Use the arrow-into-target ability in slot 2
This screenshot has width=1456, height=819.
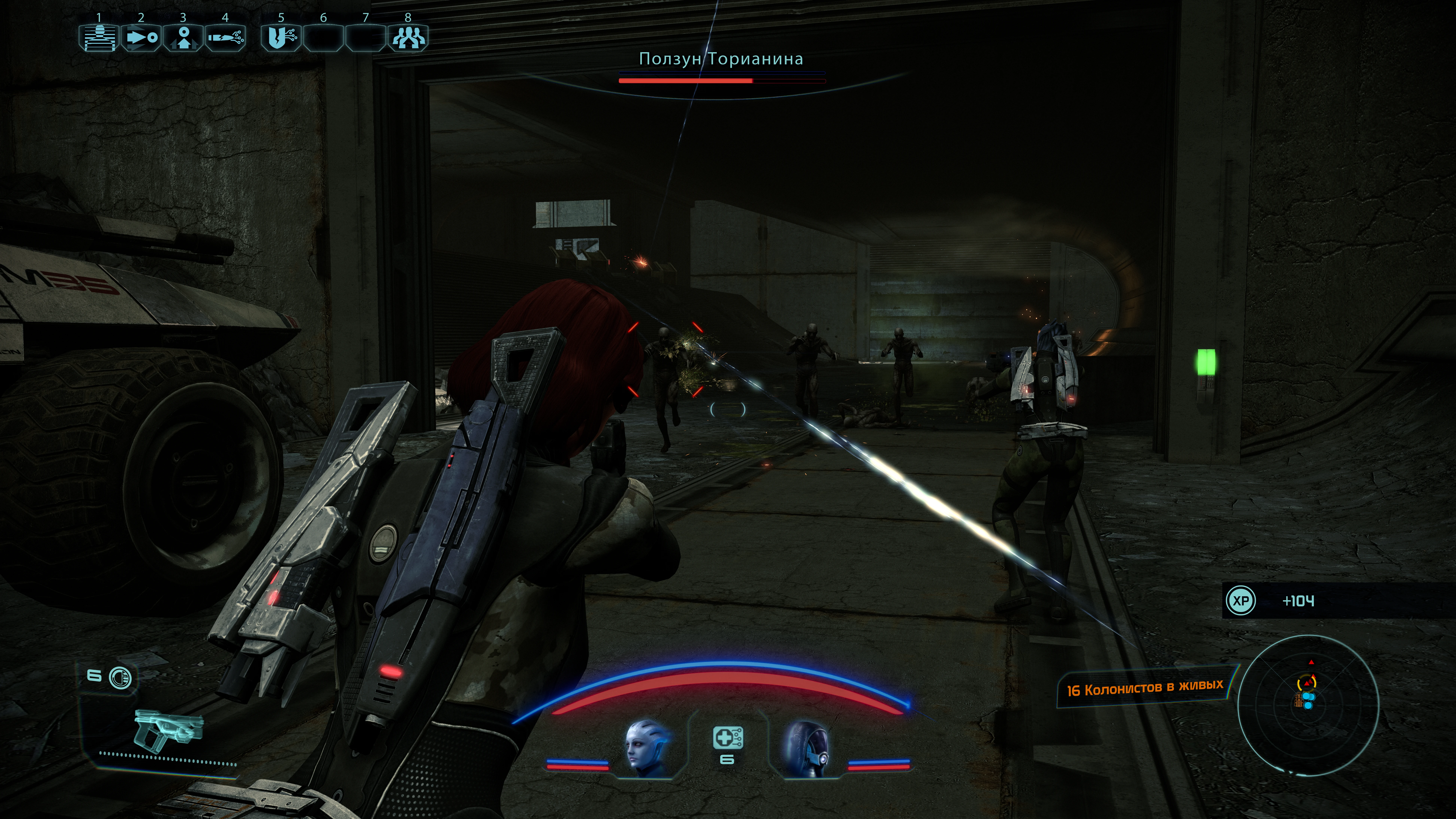click(141, 38)
